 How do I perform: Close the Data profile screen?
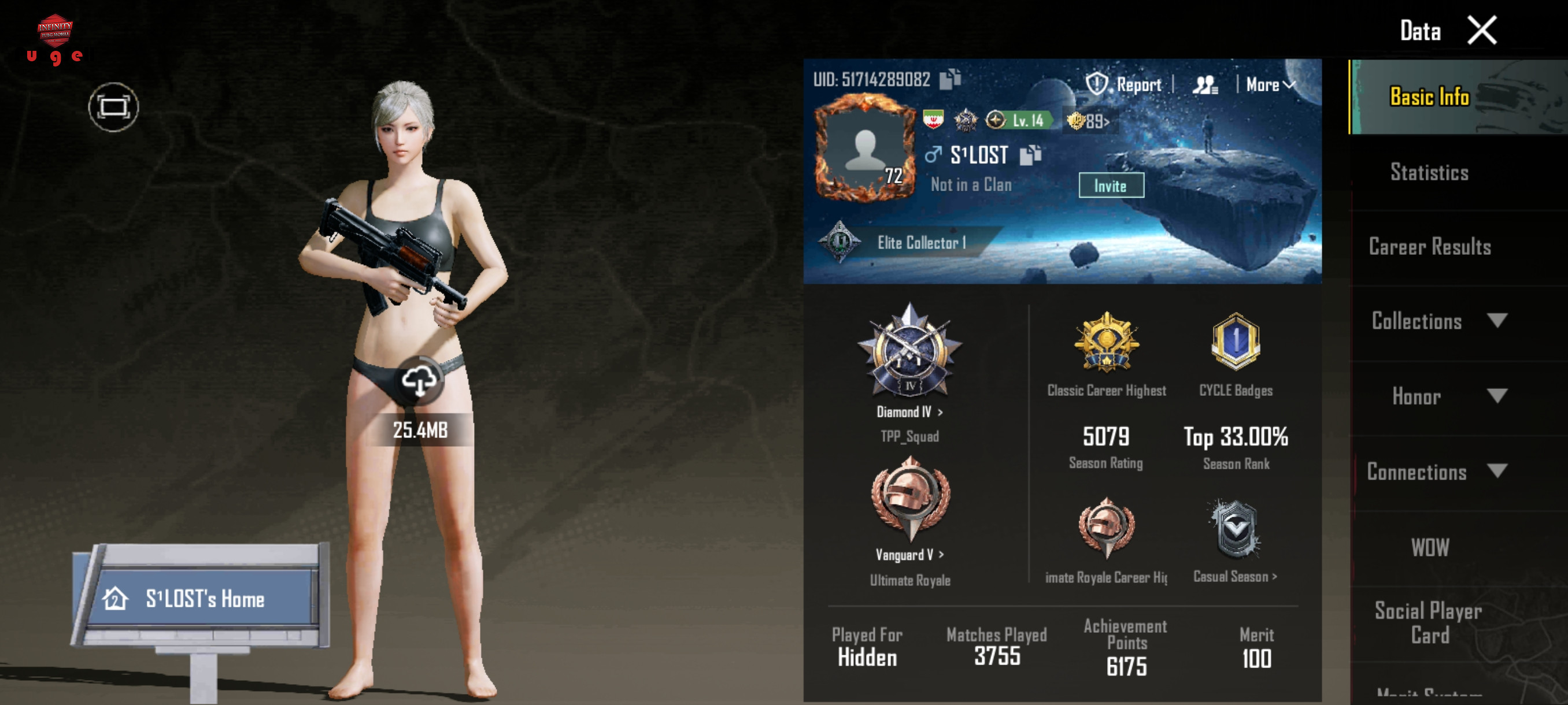(1481, 31)
